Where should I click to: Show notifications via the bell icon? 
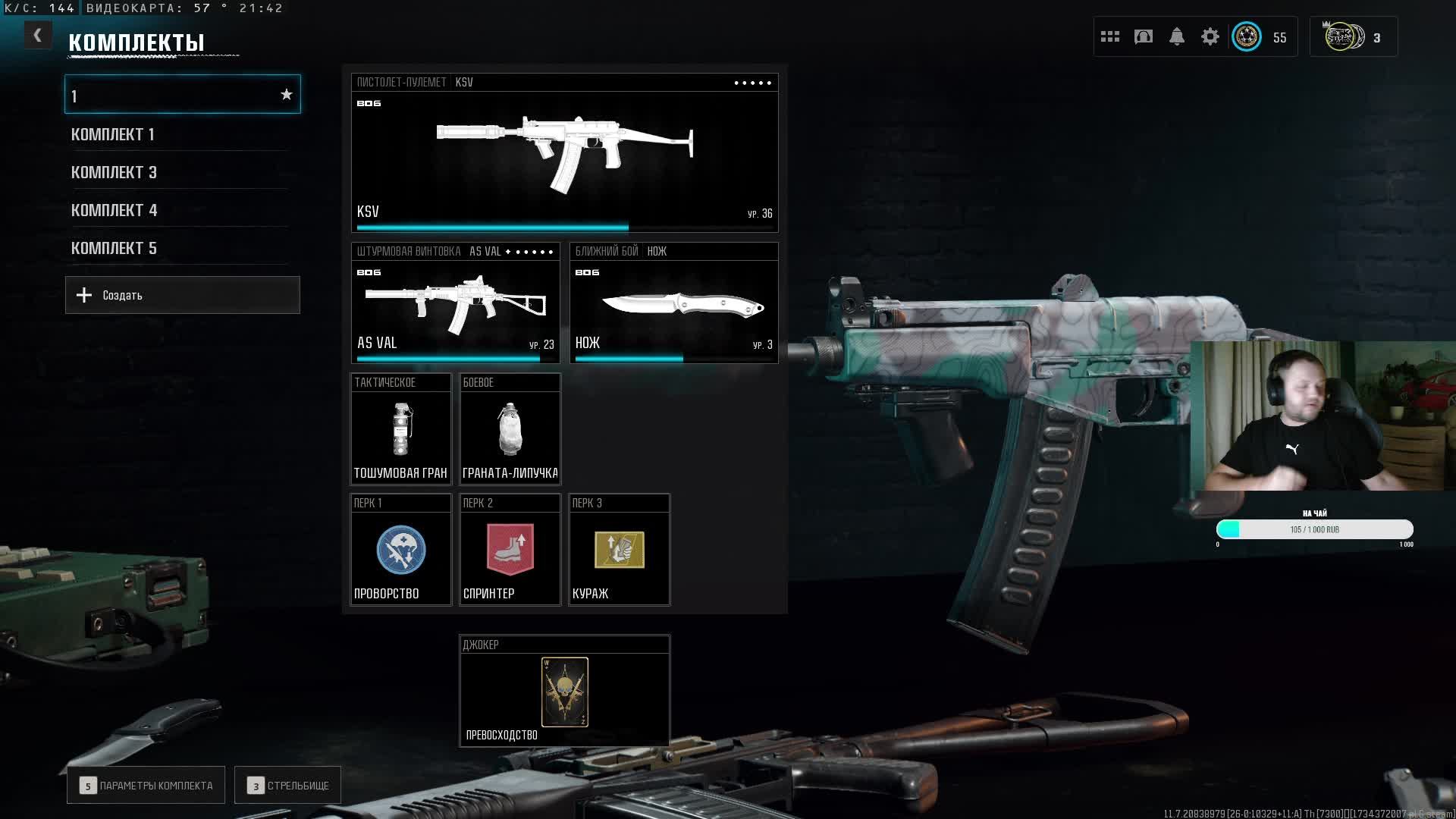[1176, 36]
